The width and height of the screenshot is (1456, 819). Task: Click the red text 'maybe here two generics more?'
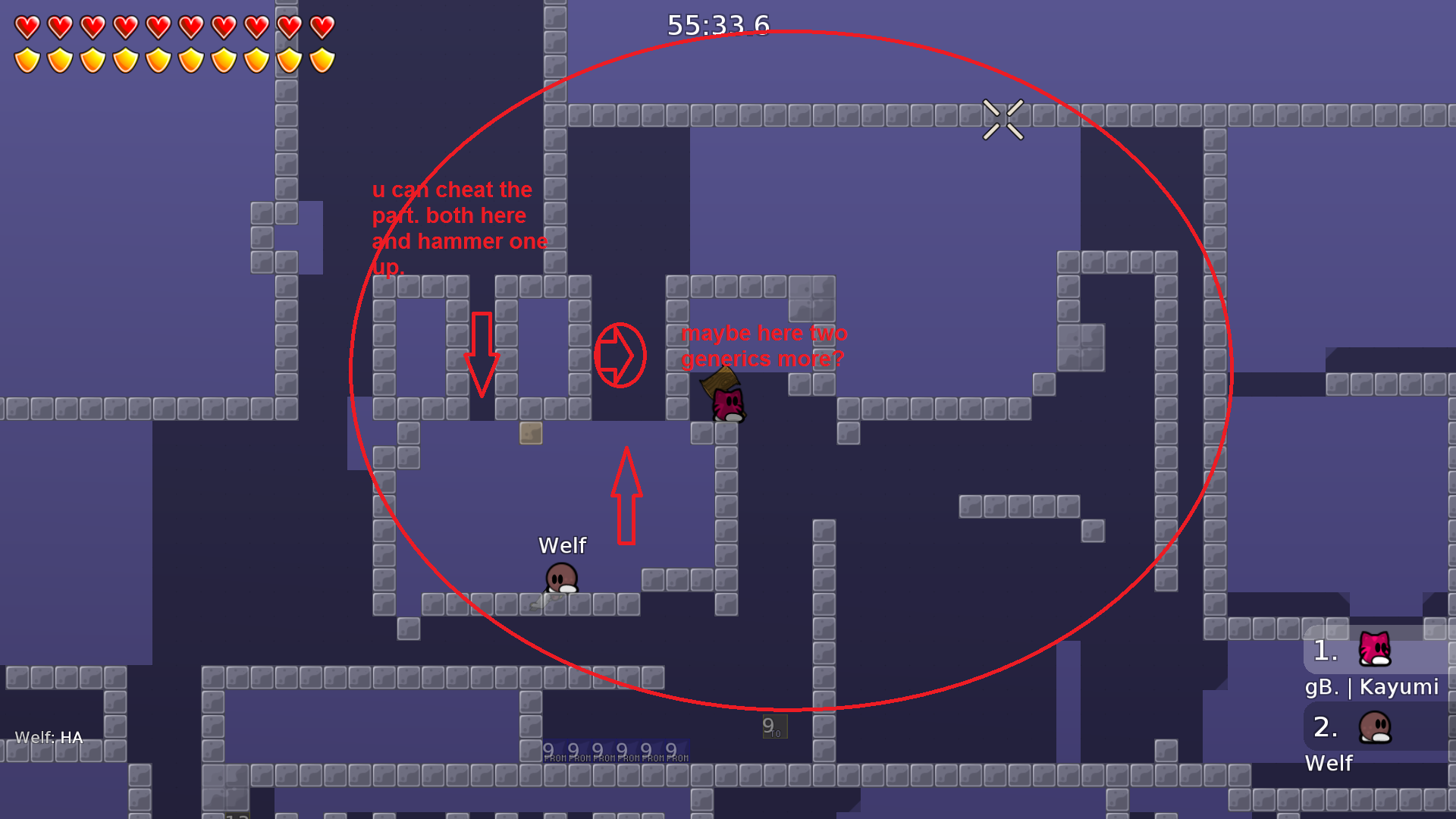pos(764,345)
